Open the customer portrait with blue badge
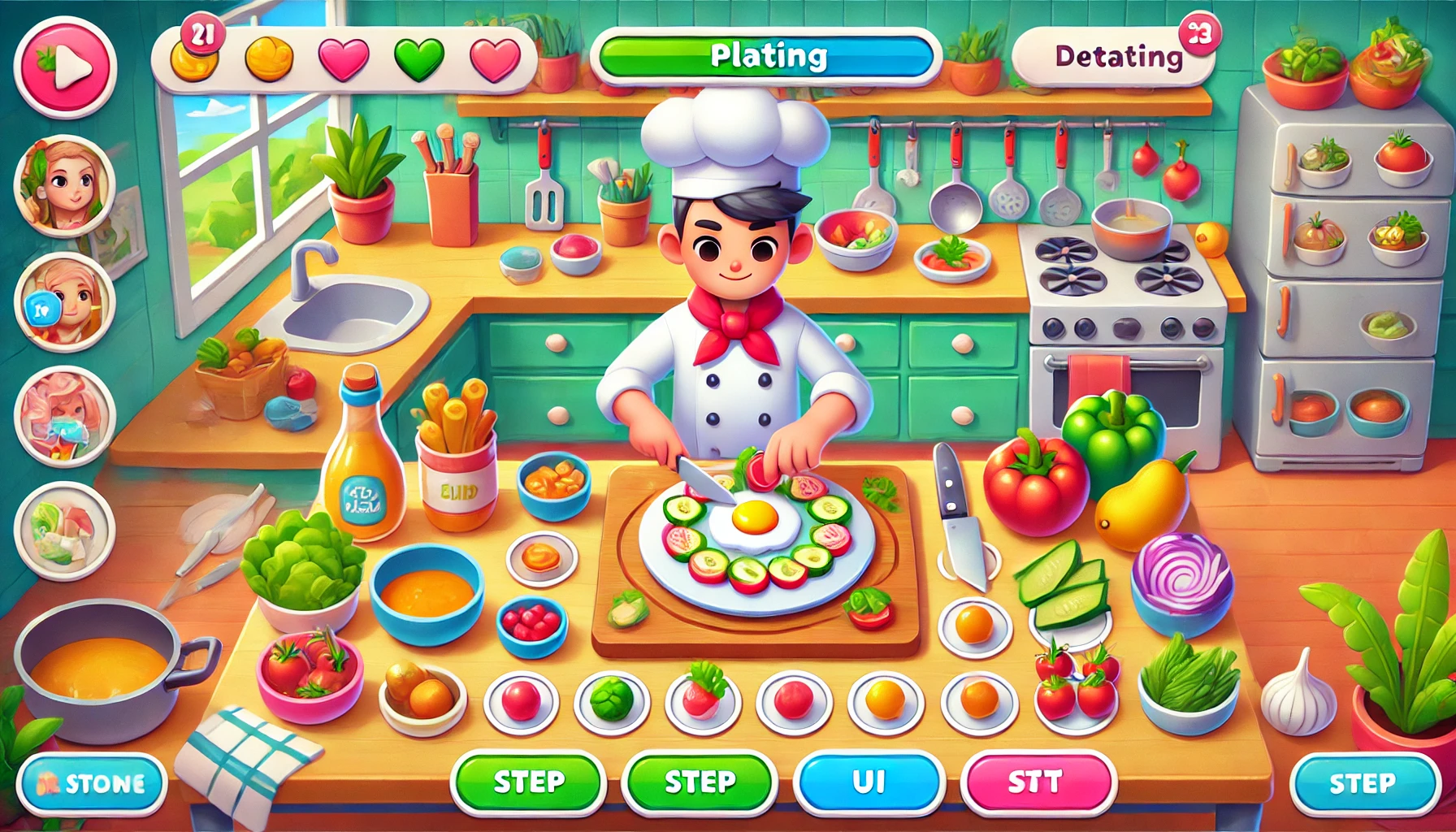The width and height of the screenshot is (1456, 832). point(64,302)
